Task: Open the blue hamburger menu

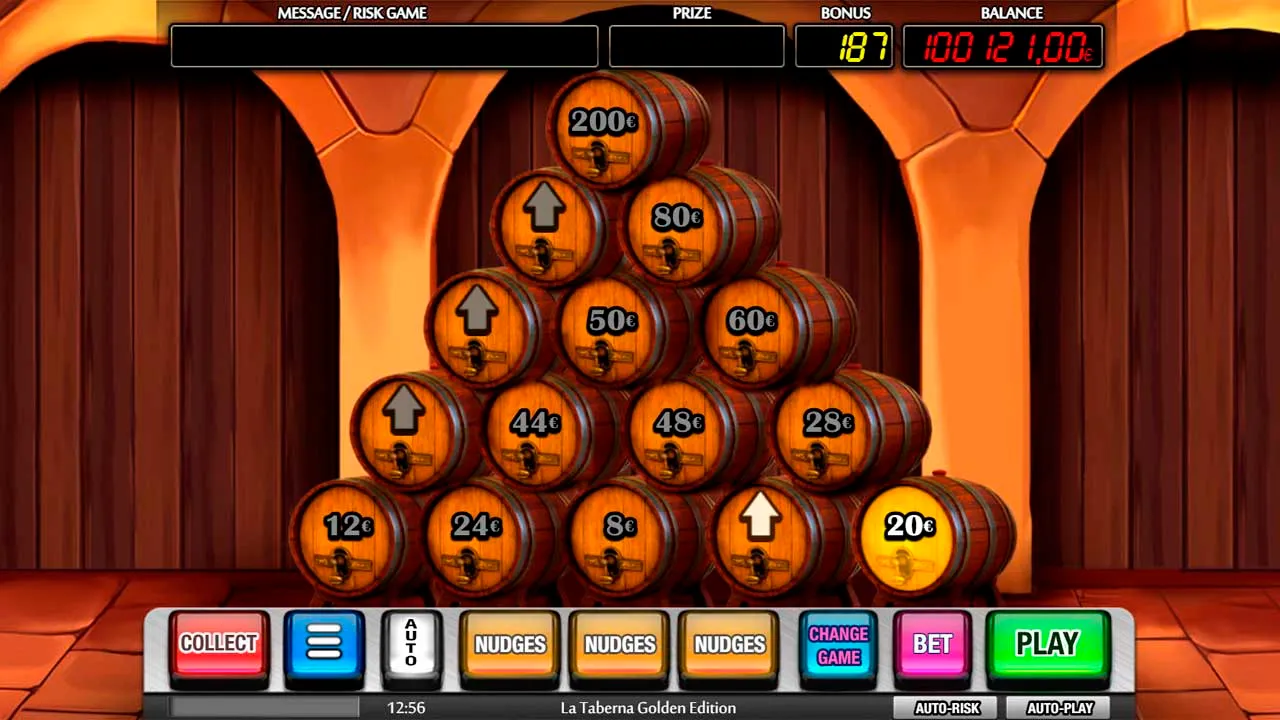Action: pos(324,643)
